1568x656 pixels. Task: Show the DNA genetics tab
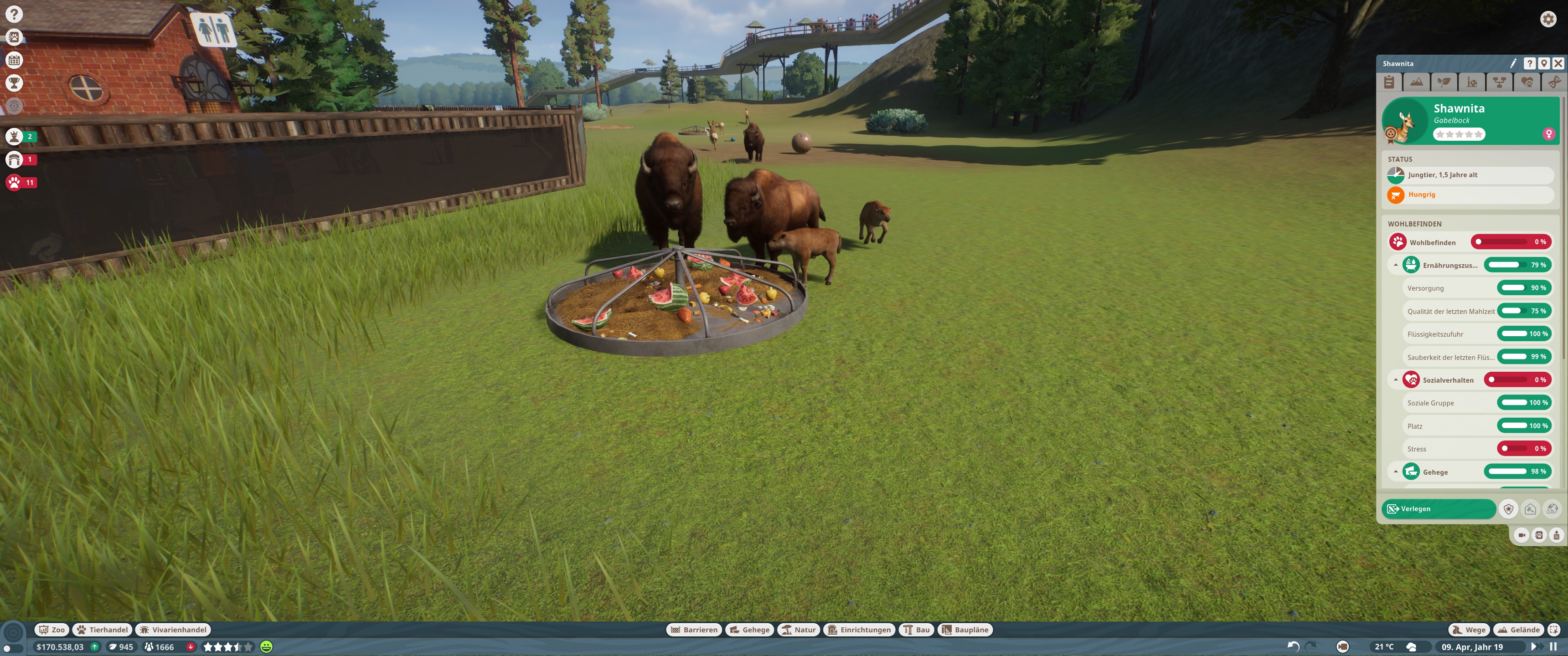click(1554, 82)
